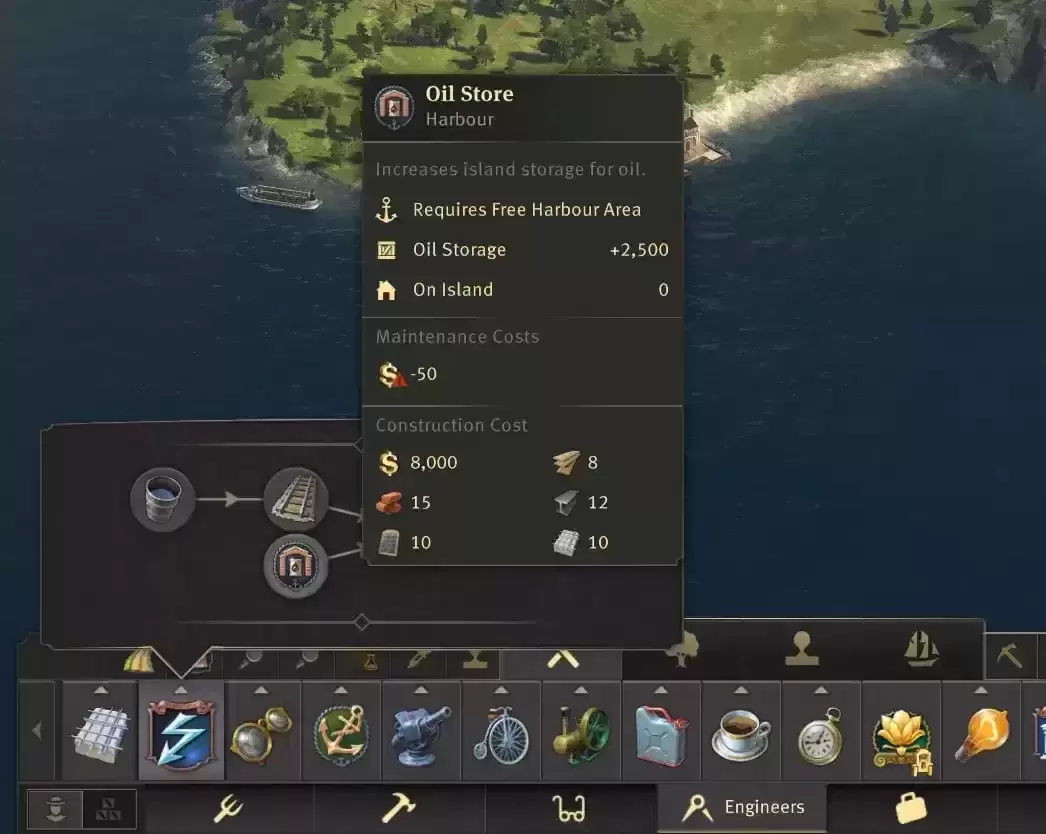1046x834 pixels.
Task: Select the cannon production chain
Action: [421, 732]
